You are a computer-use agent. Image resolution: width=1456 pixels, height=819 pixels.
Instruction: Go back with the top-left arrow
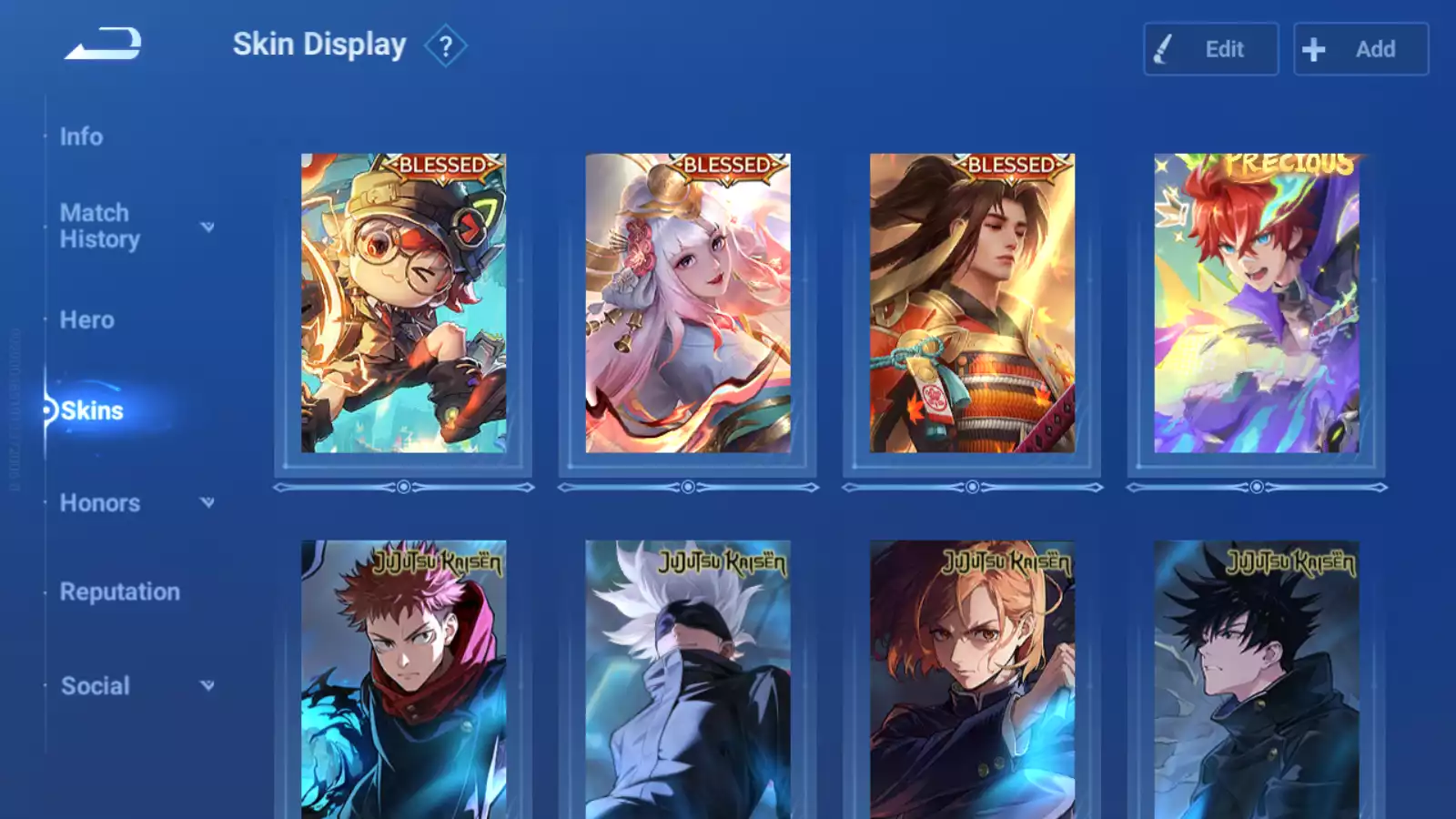(103, 44)
